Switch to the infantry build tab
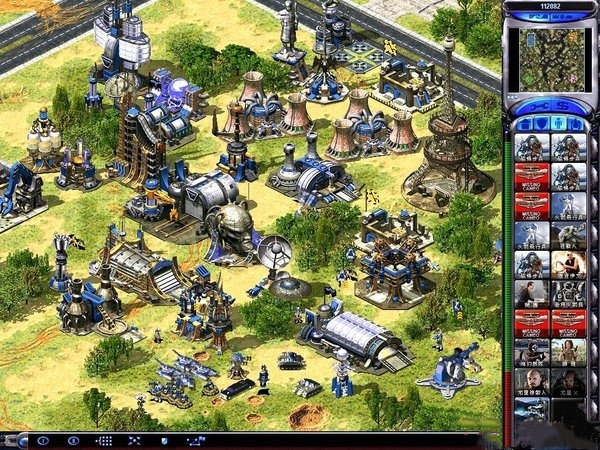The image size is (600, 450). (x=559, y=124)
